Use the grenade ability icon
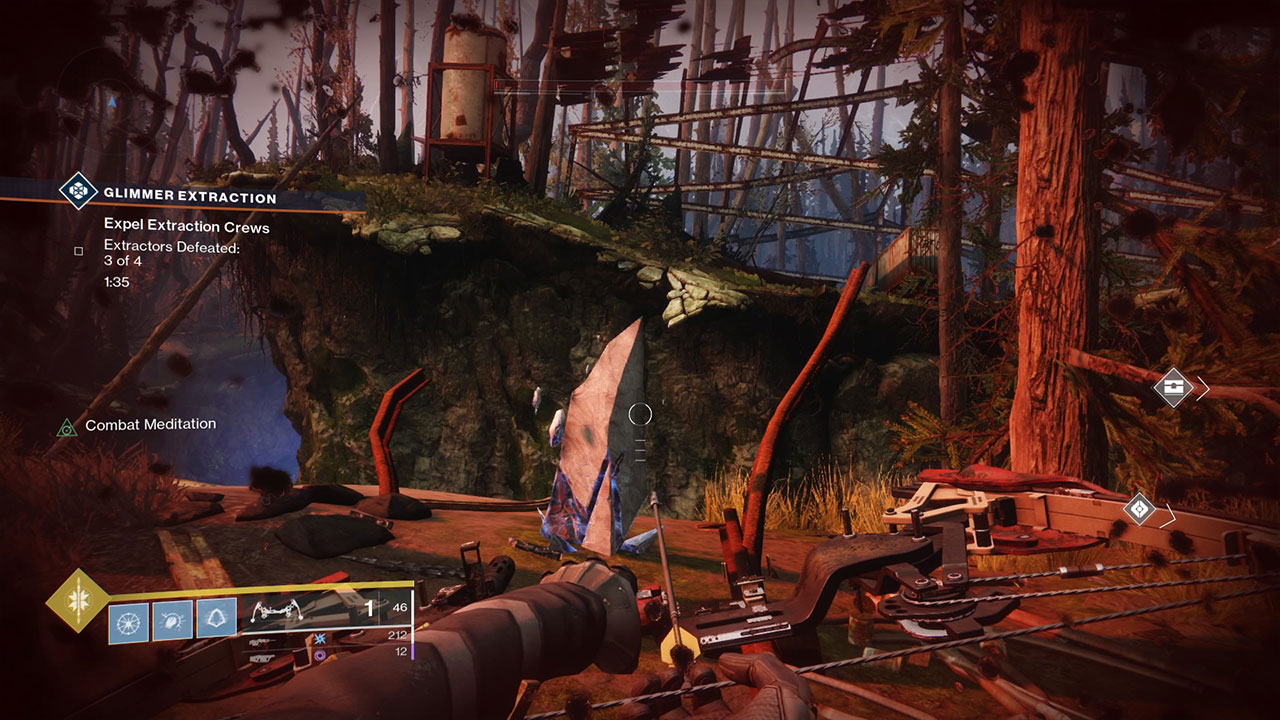This screenshot has height=720, width=1280. click(x=128, y=620)
